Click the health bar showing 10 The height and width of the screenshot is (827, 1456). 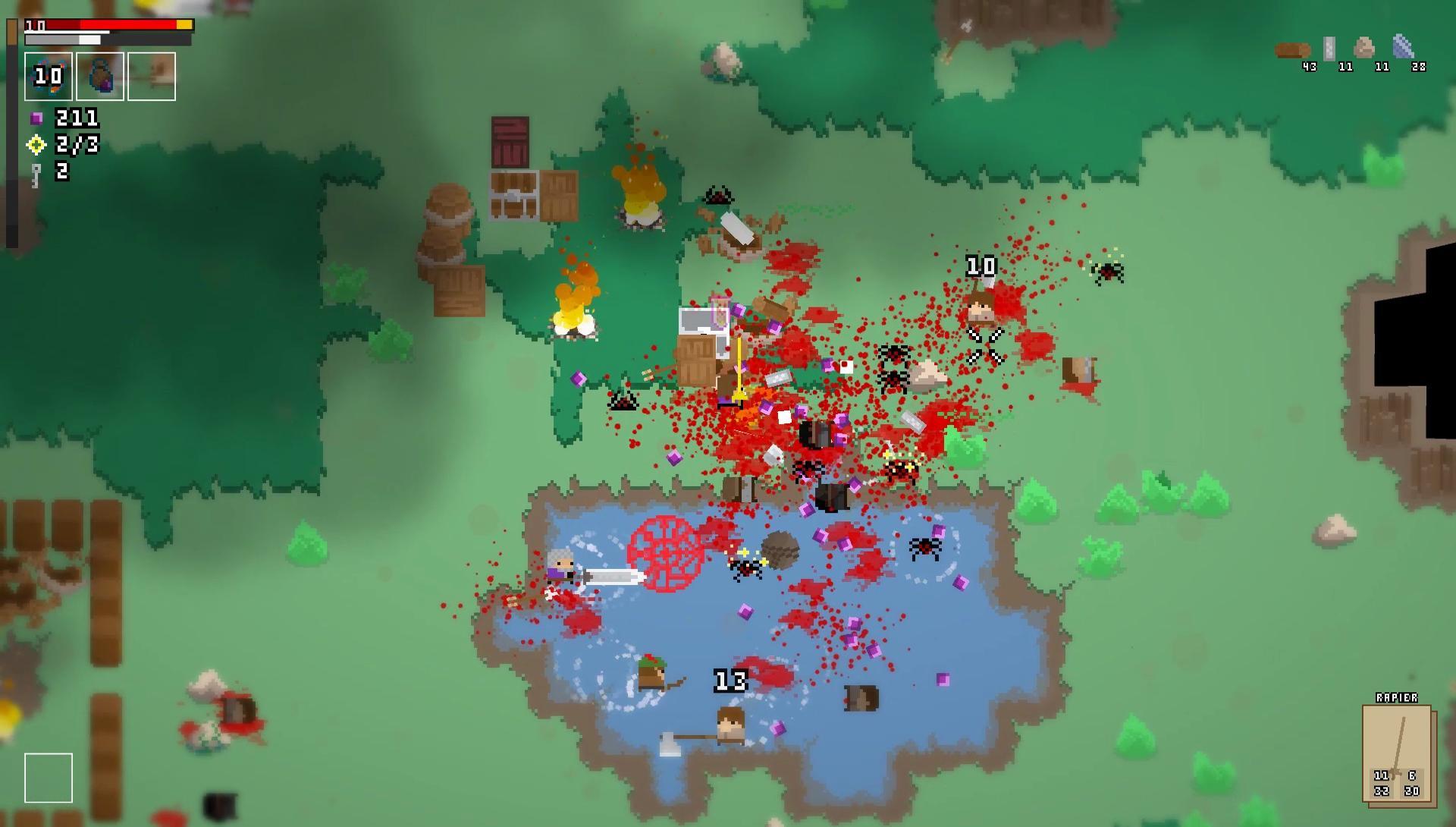coord(106,24)
